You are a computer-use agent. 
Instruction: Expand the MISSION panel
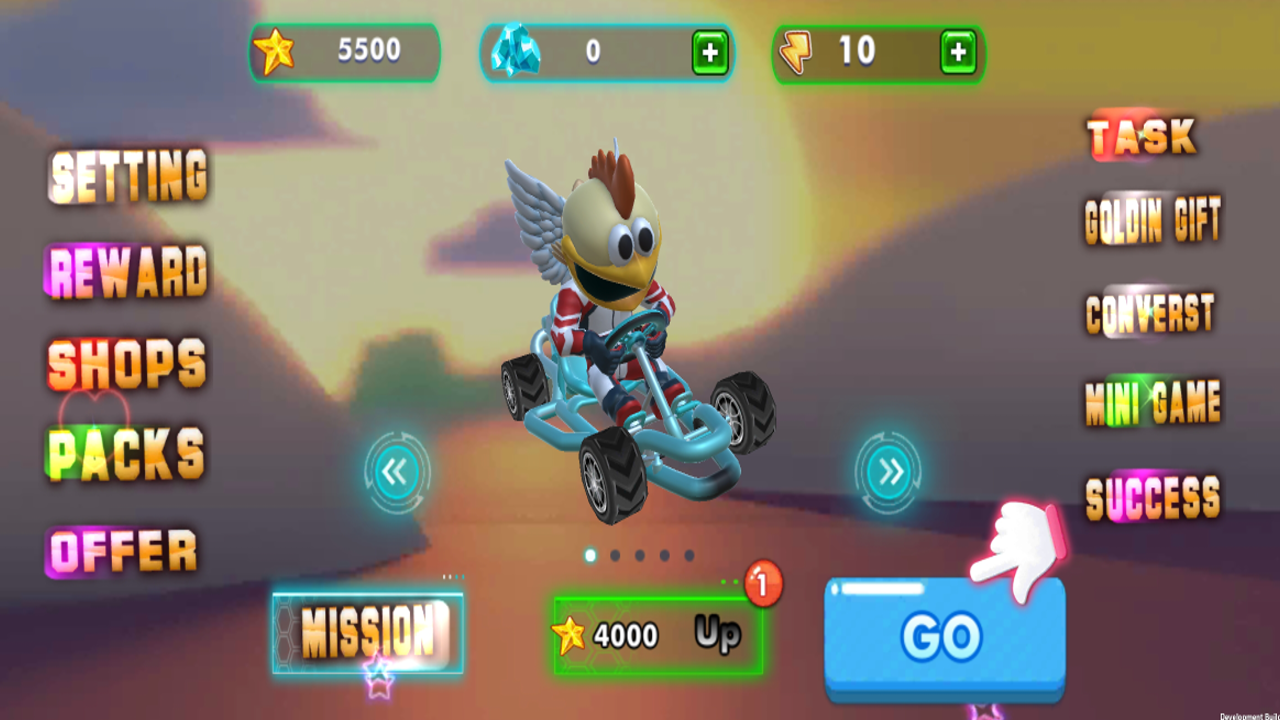[366, 630]
